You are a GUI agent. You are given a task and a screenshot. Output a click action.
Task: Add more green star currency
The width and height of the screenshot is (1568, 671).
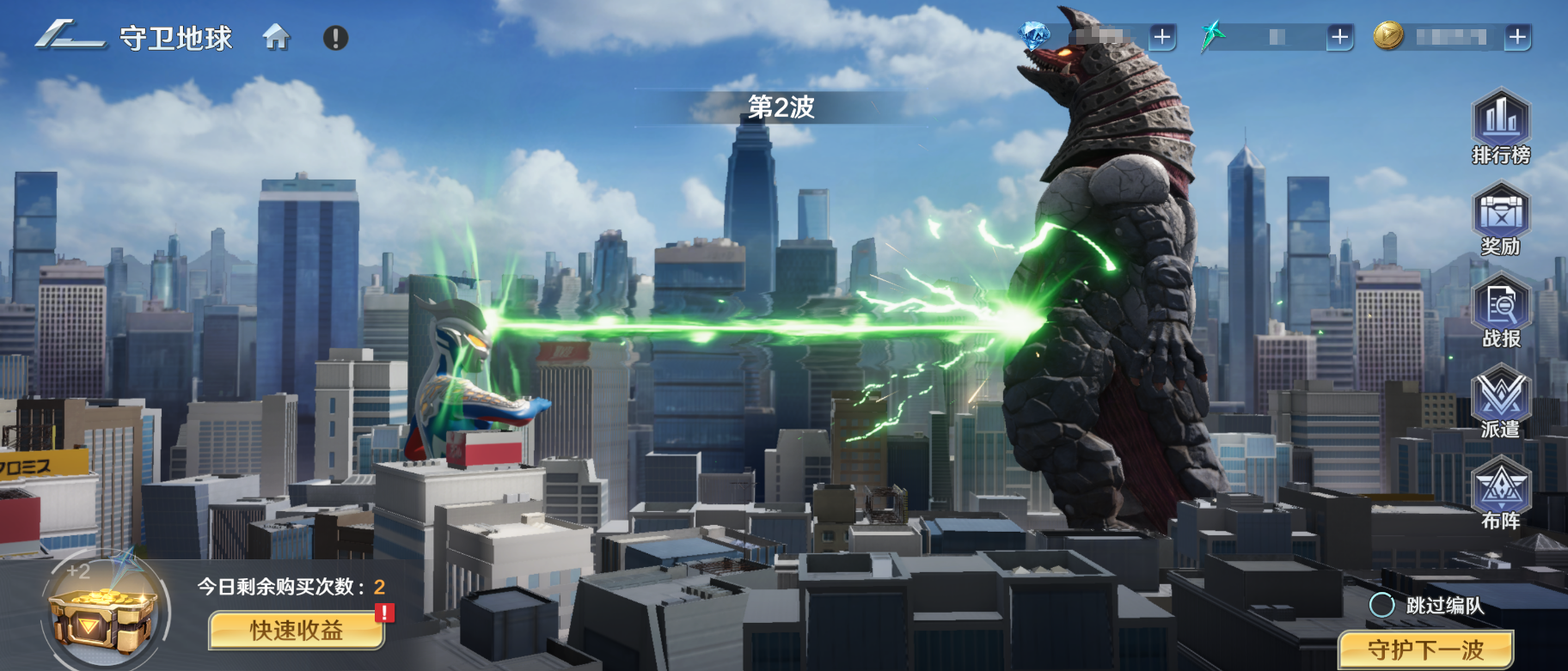click(1339, 37)
